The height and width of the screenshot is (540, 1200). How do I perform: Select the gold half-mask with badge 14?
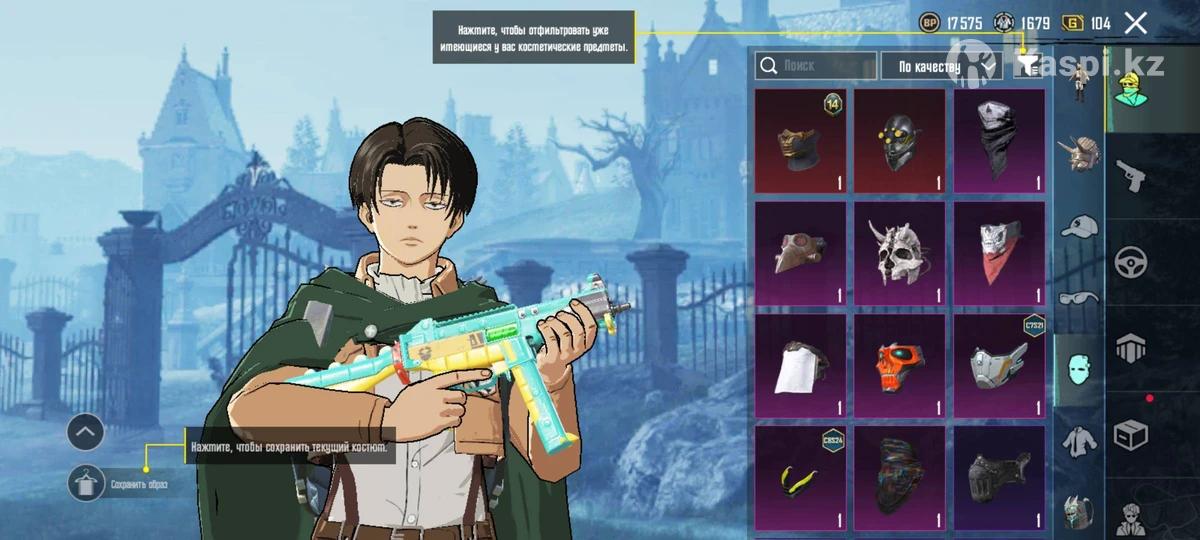800,141
